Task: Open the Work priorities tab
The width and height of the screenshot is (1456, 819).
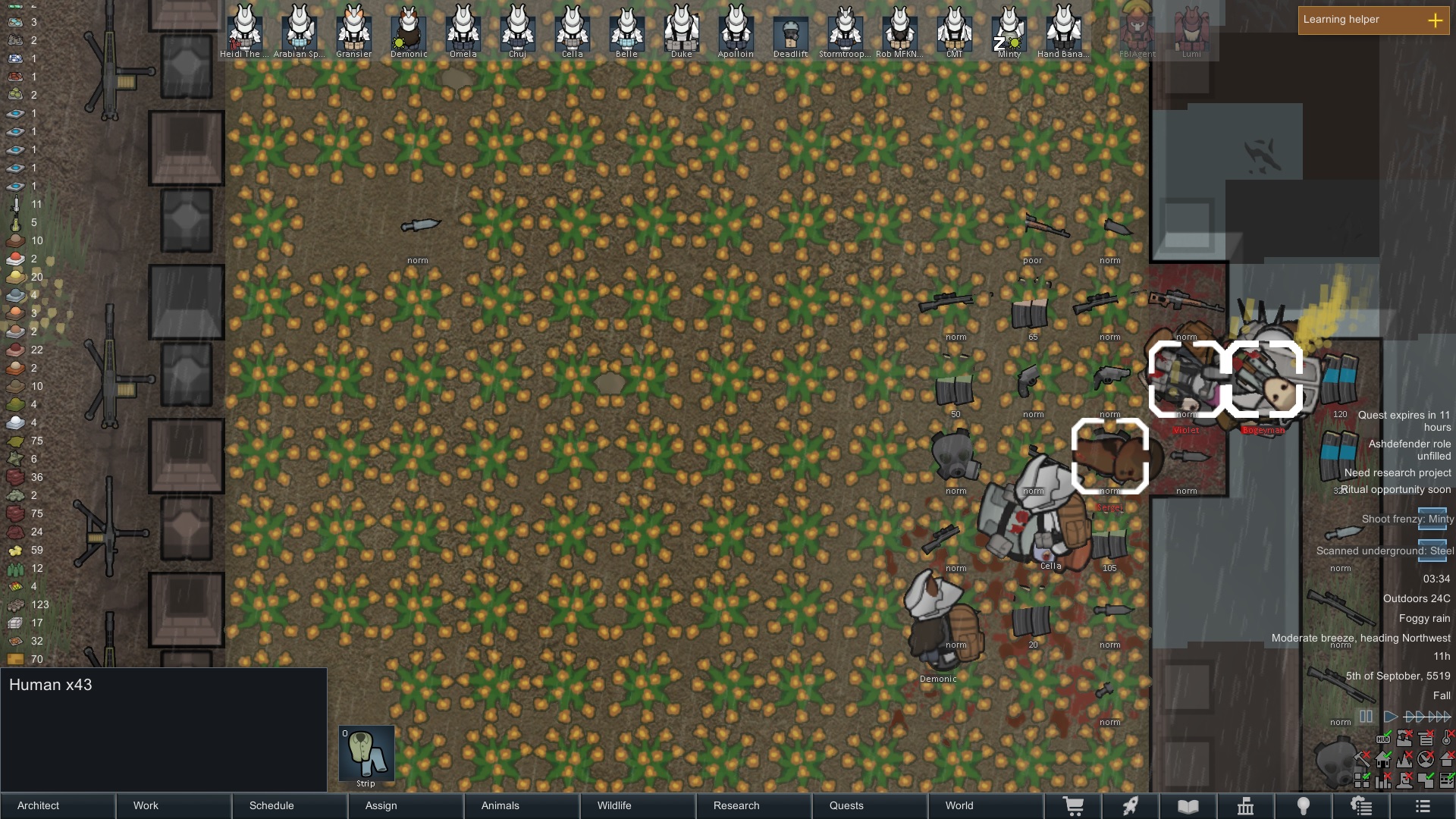Action: tap(174, 805)
